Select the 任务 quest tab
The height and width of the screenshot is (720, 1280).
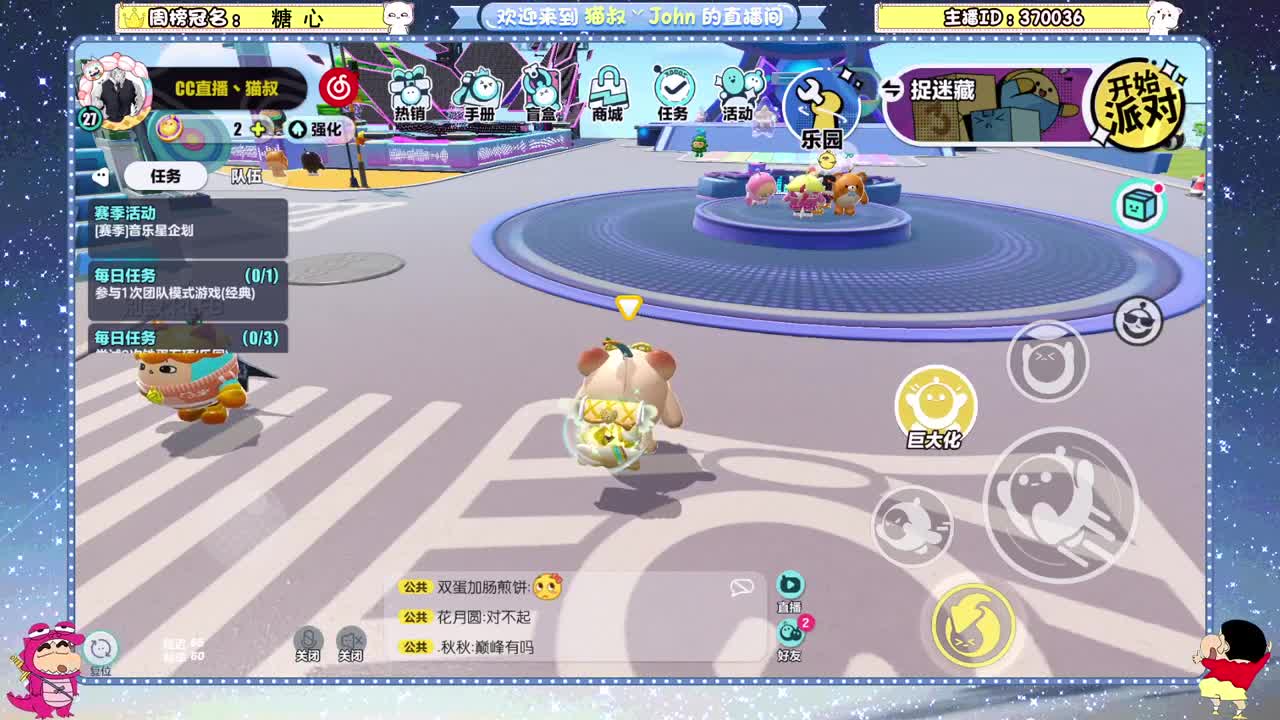tap(168, 176)
